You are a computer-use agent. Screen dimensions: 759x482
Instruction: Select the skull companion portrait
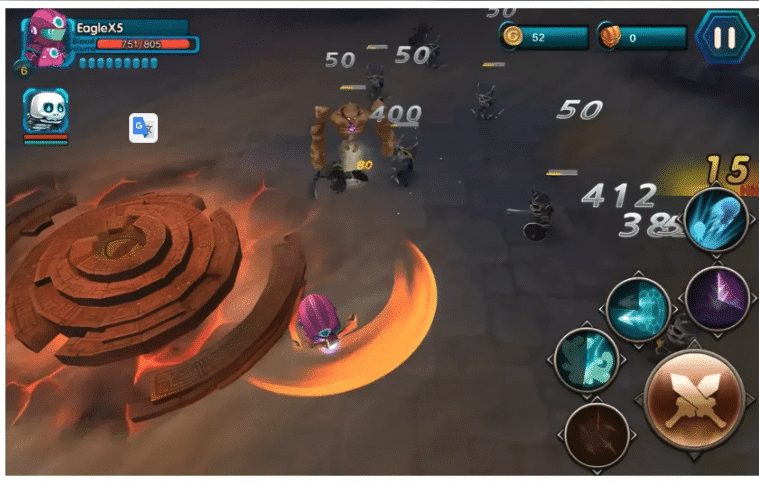tap(45, 111)
